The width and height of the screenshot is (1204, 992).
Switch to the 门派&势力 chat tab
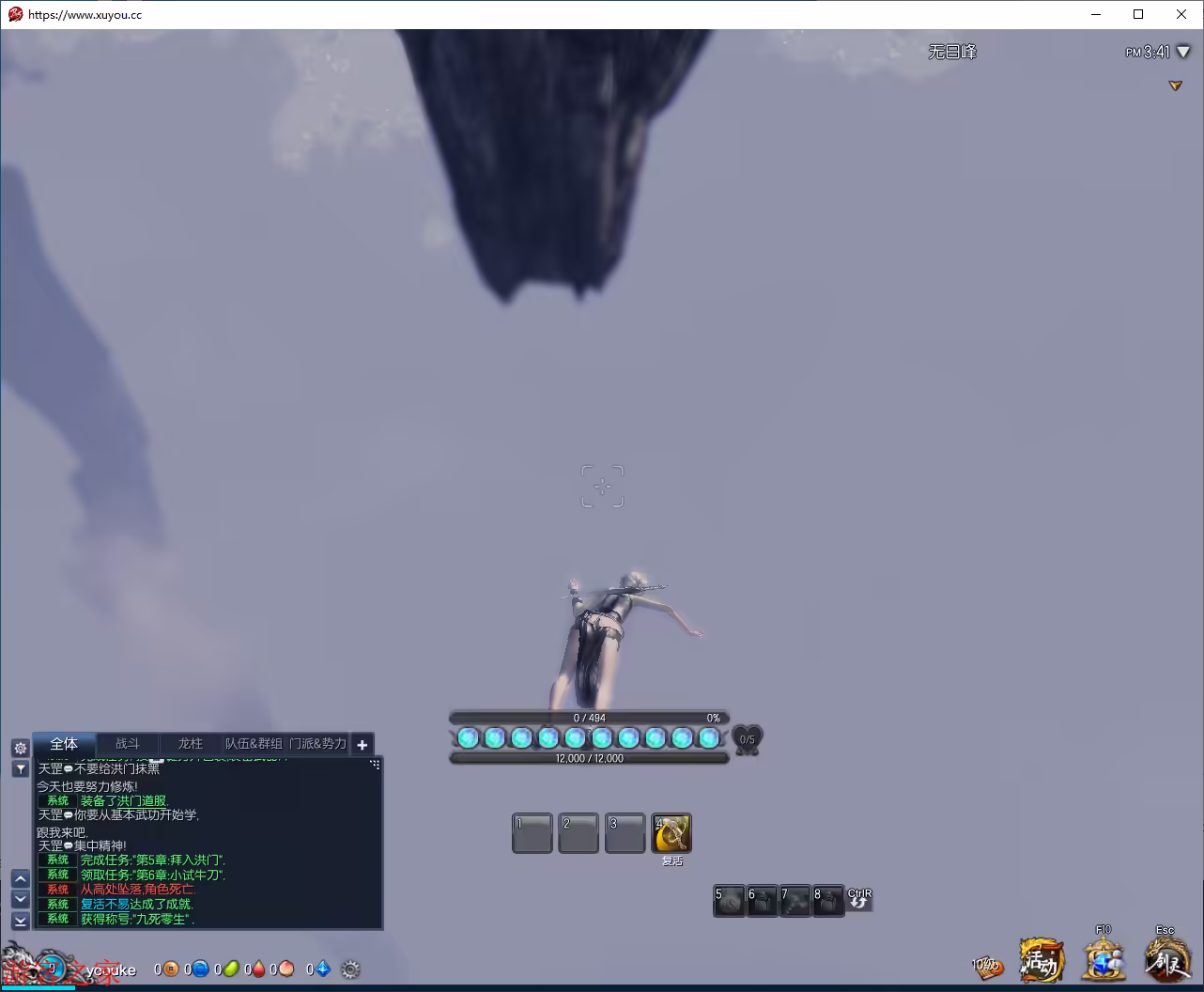(x=317, y=744)
